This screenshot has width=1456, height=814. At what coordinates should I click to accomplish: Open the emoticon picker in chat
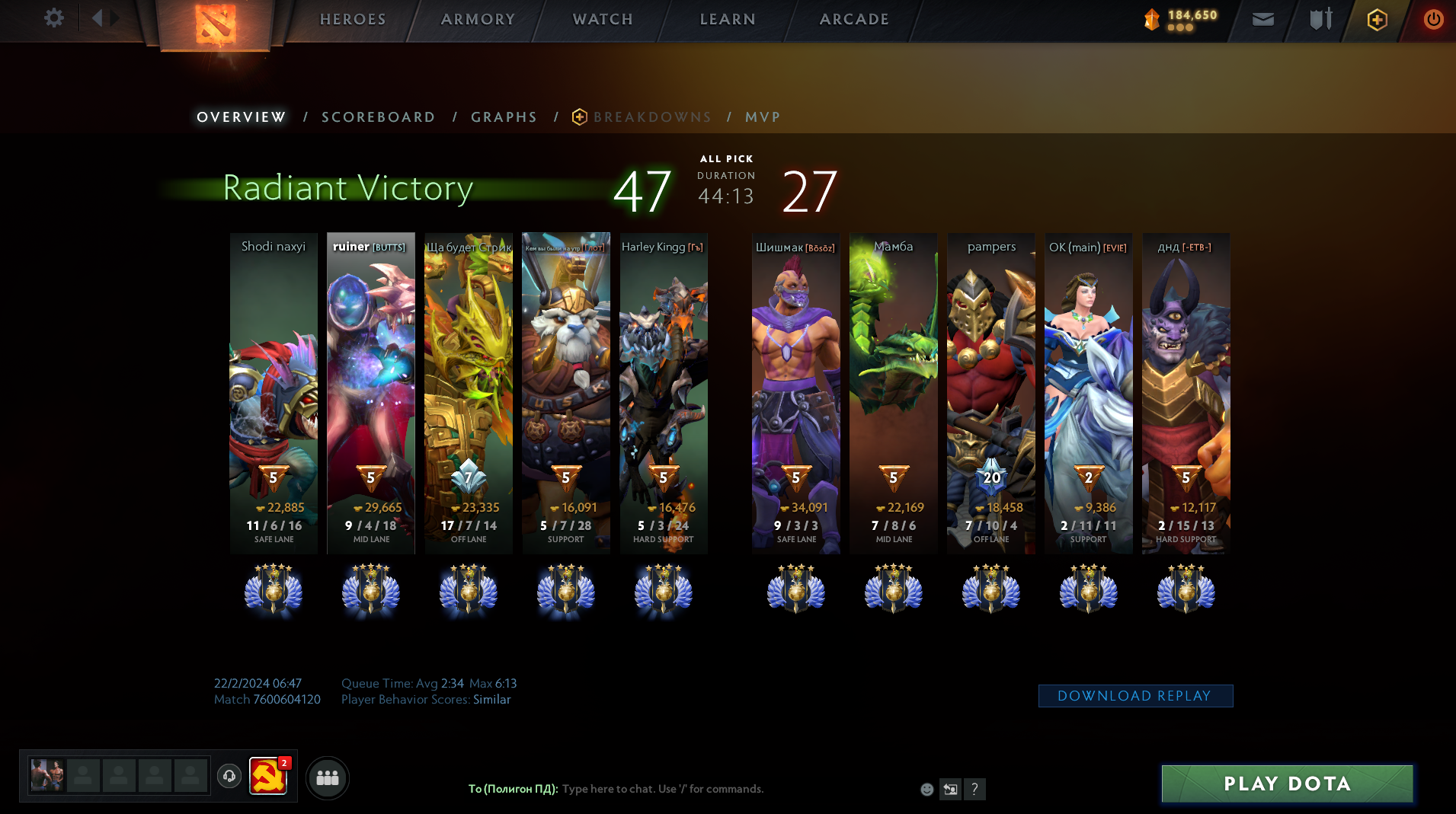coord(926,790)
